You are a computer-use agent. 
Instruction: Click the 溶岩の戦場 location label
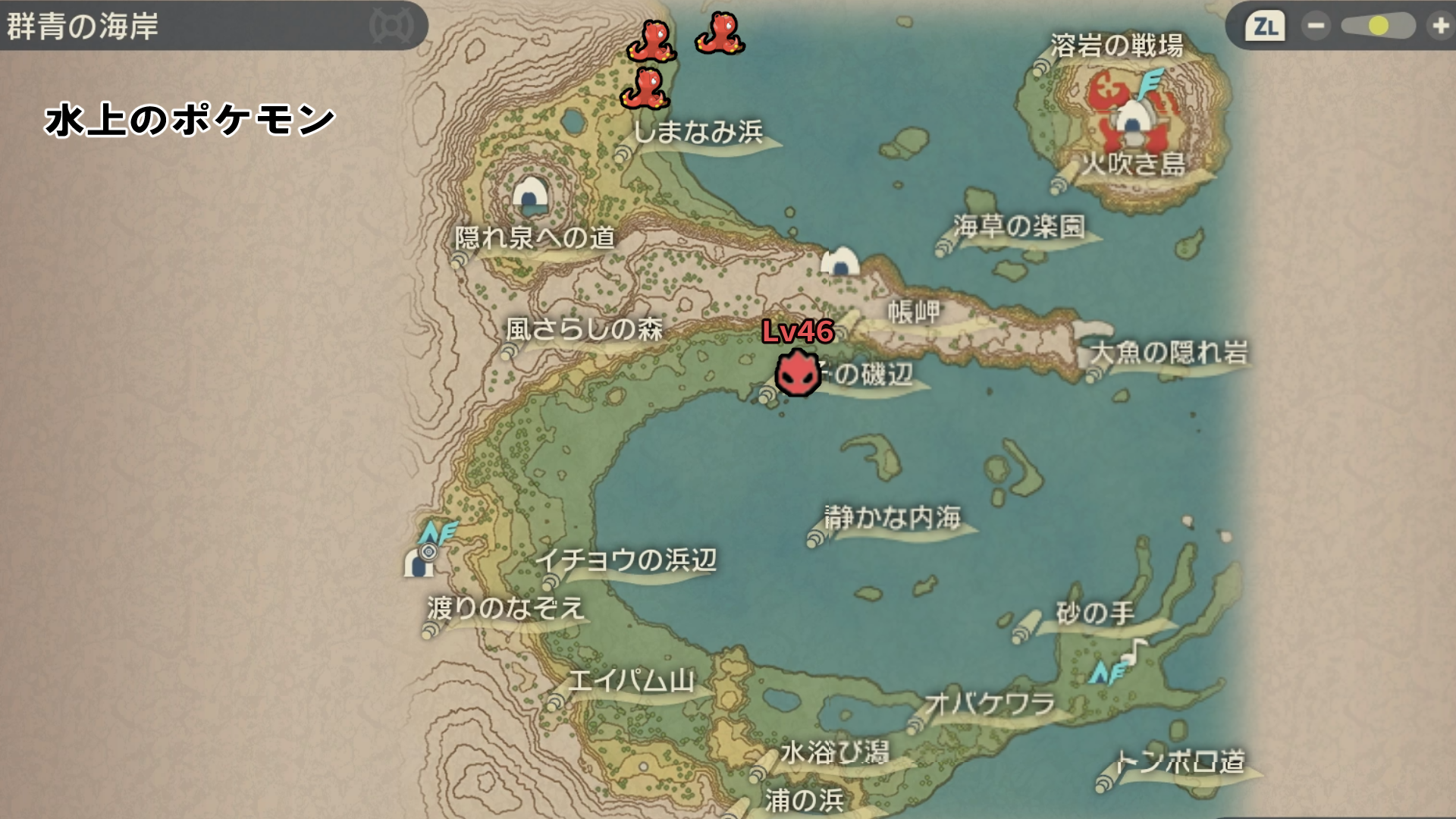tap(1116, 46)
